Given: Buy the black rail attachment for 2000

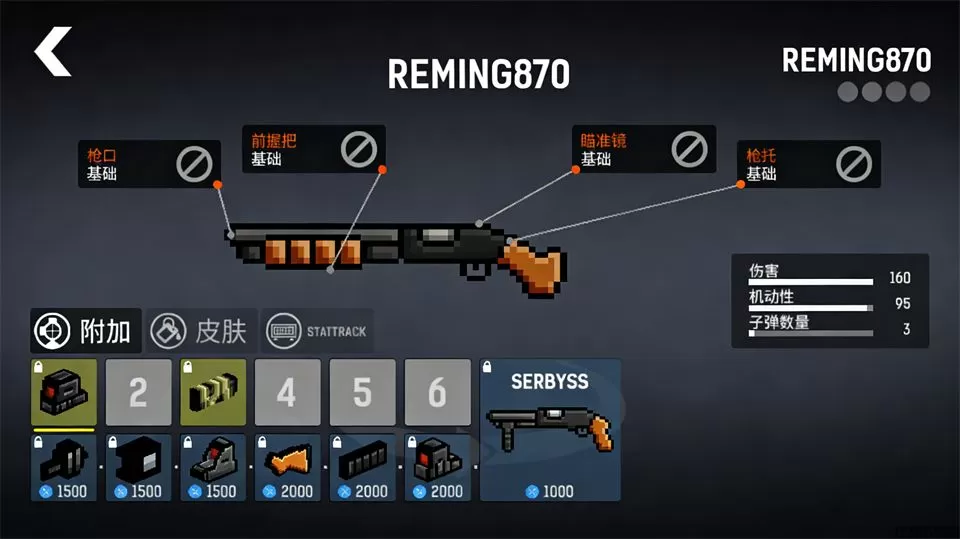Looking at the screenshot, I should (362, 467).
